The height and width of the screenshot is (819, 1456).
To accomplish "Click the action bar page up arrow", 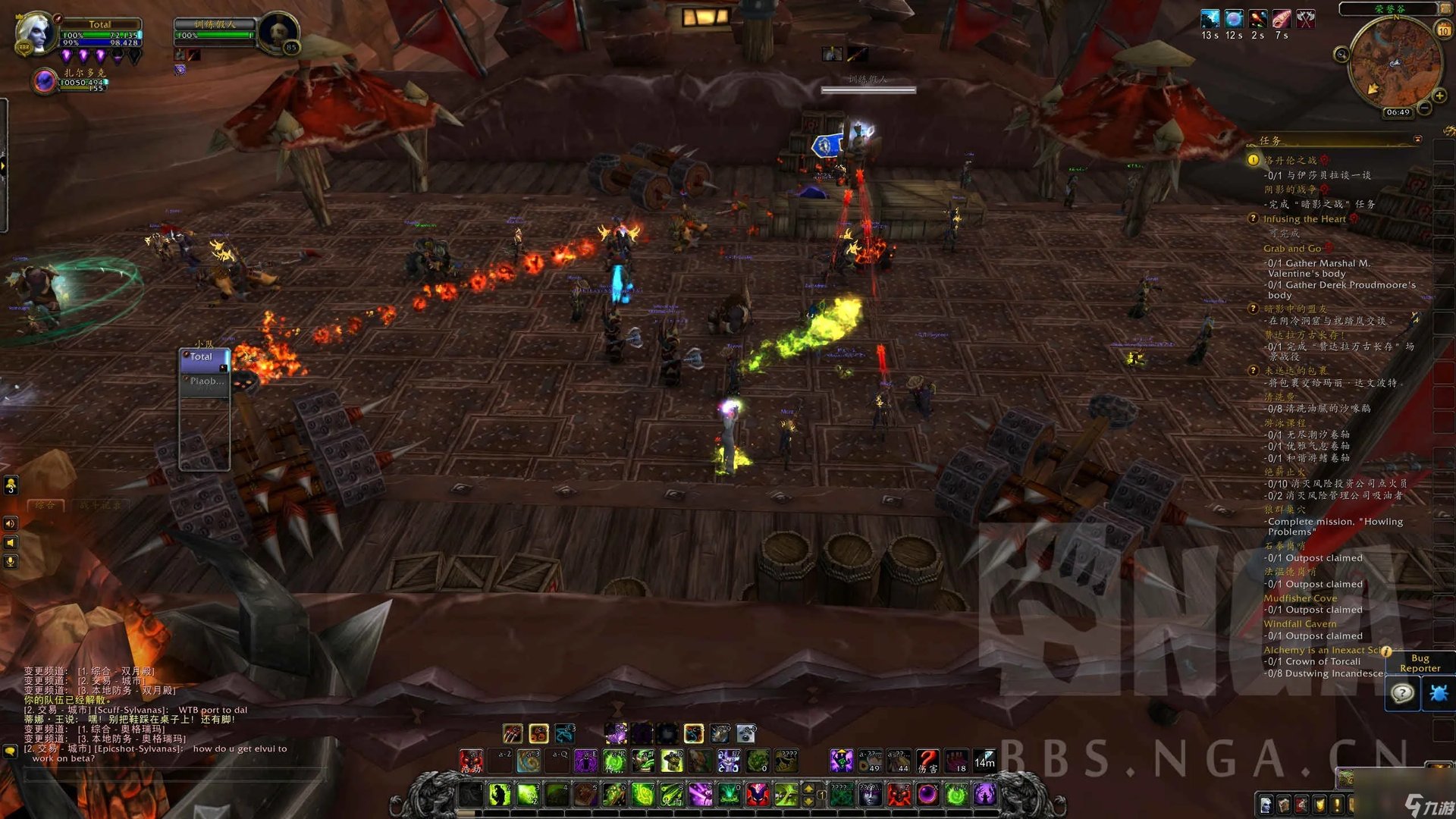I will tap(808, 789).
